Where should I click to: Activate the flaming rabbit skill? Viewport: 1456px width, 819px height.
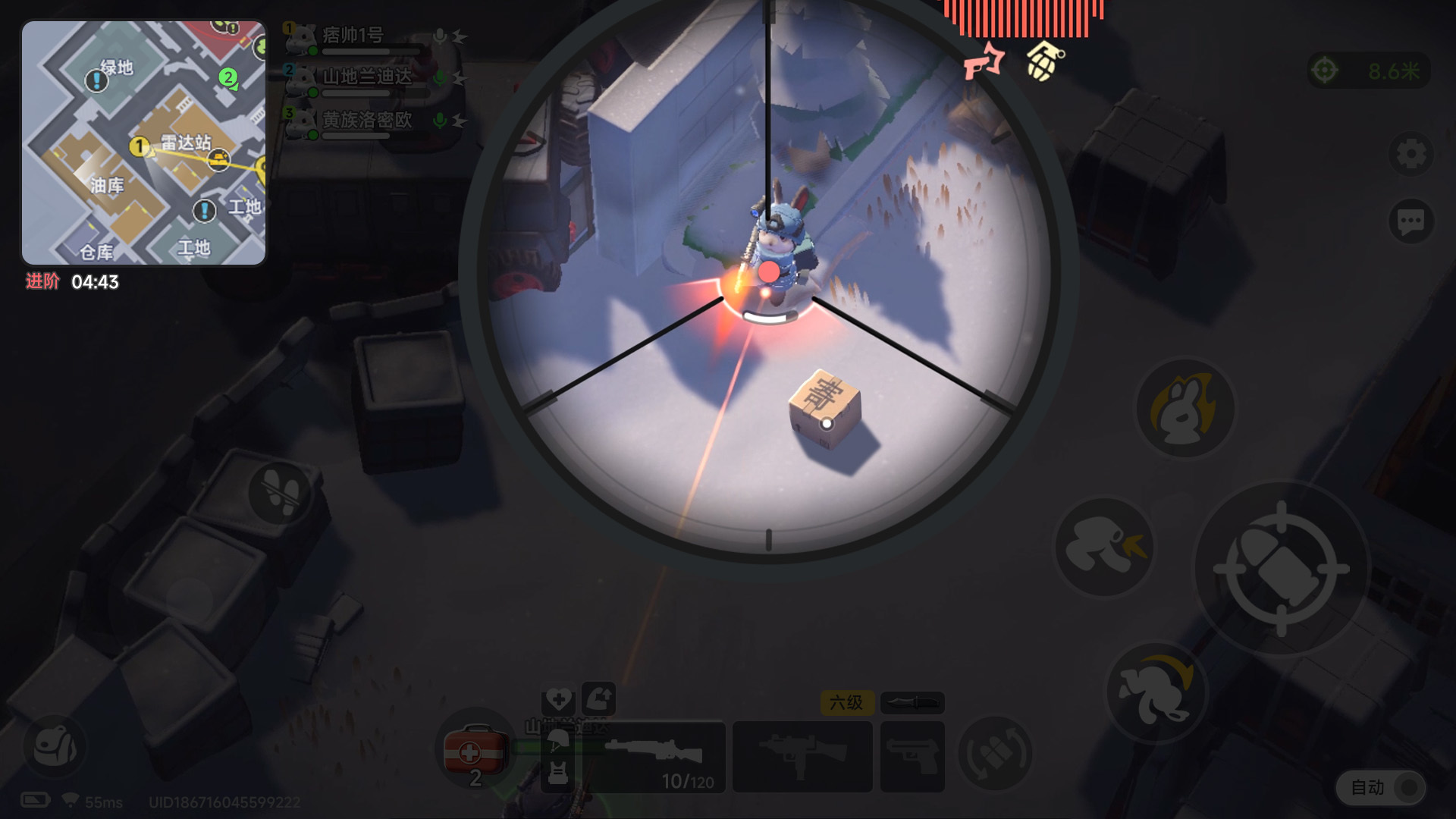1185,409
